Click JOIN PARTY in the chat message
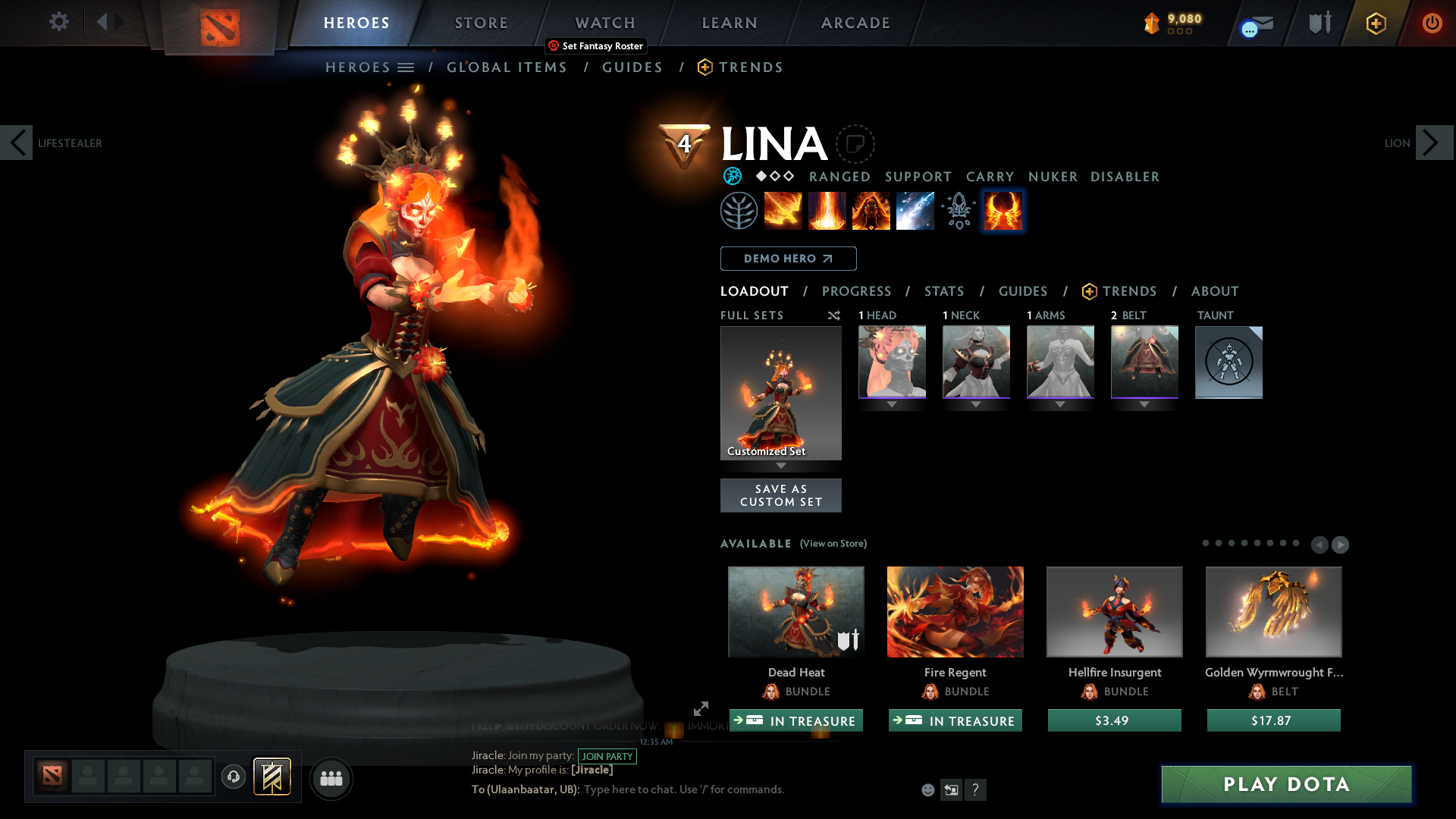1456x819 pixels. [x=607, y=757]
